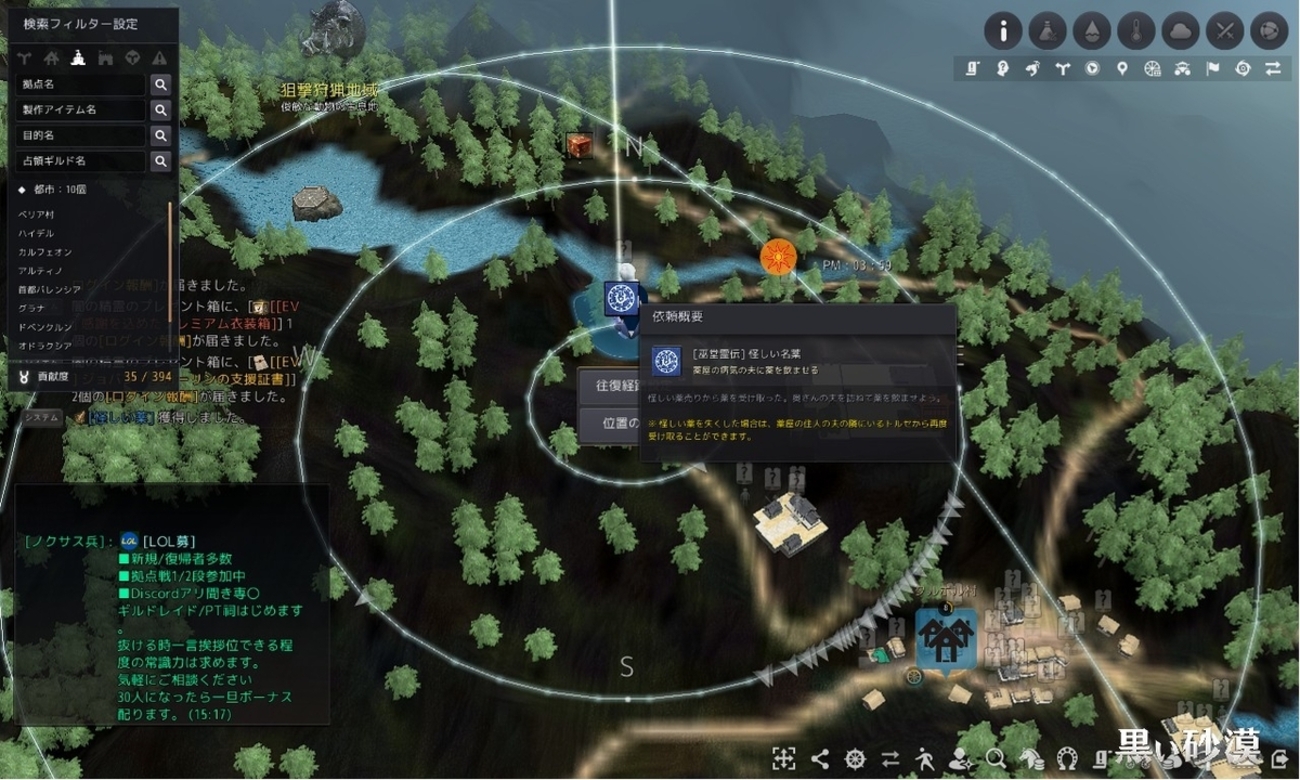Viewport: 1300px width, 780px height.
Task: Switch to the house filter tab
Action: click(53, 57)
